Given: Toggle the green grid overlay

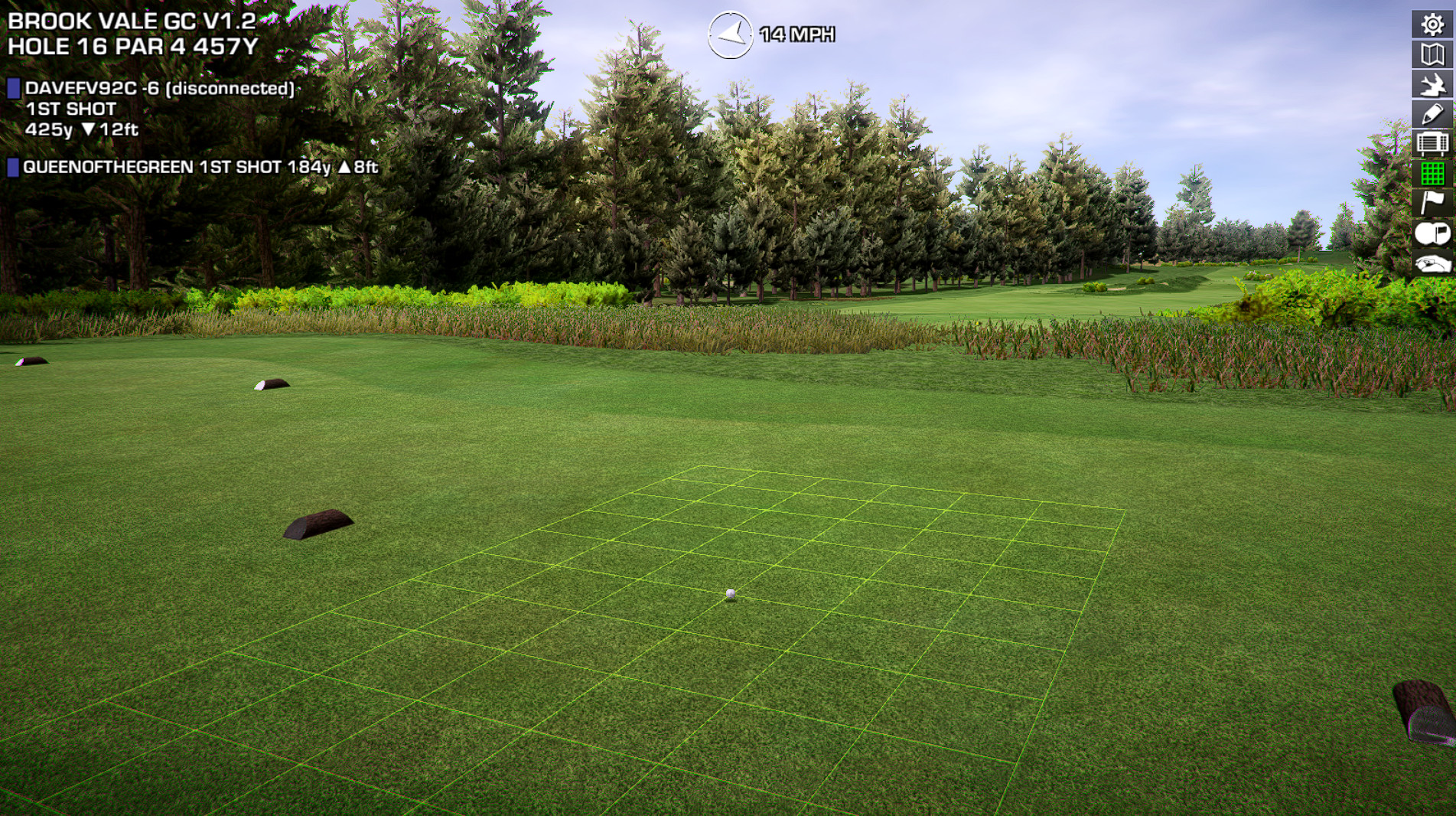Looking at the screenshot, I should [x=1432, y=174].
